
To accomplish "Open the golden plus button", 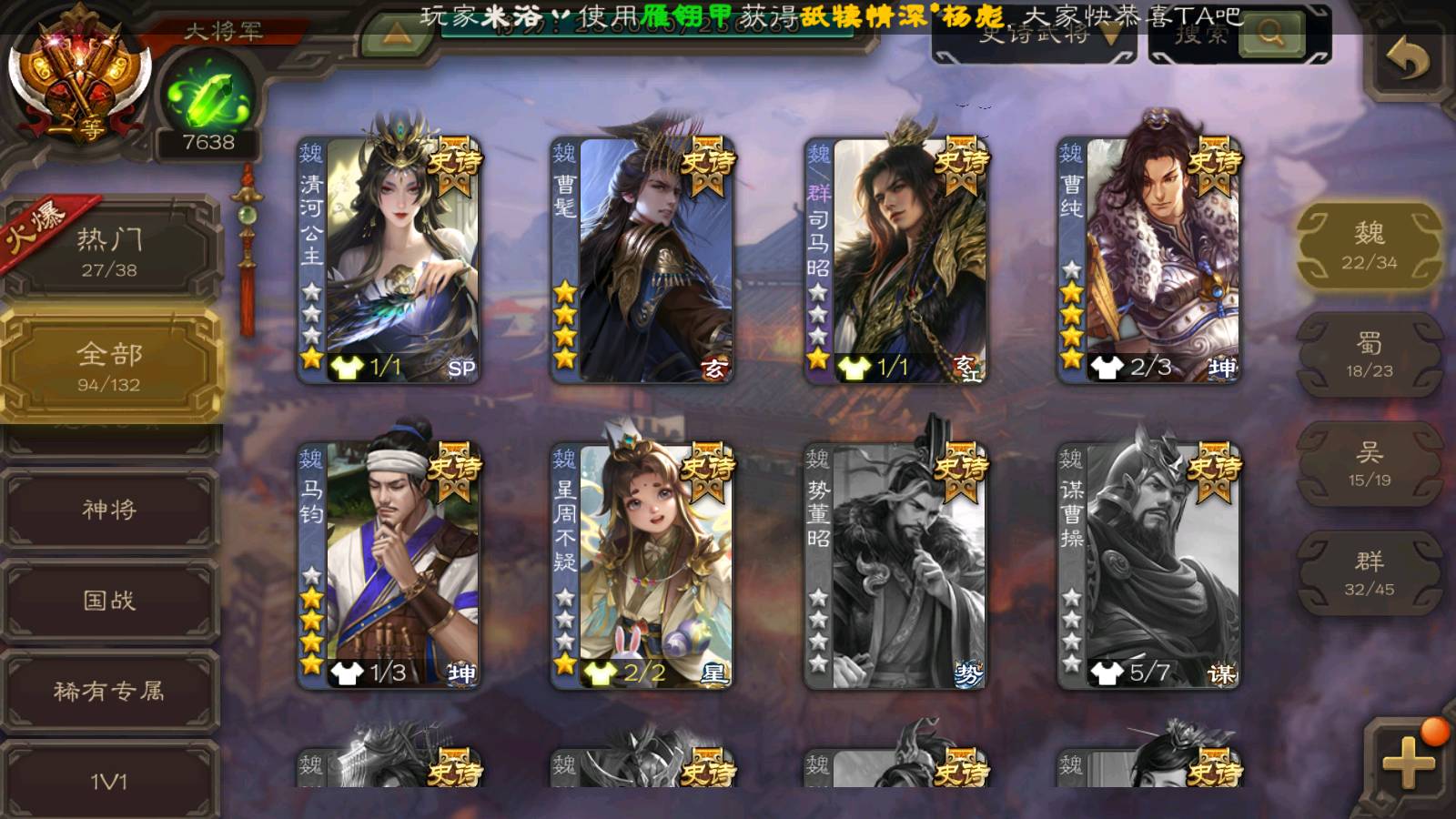I will [1408, 763].
